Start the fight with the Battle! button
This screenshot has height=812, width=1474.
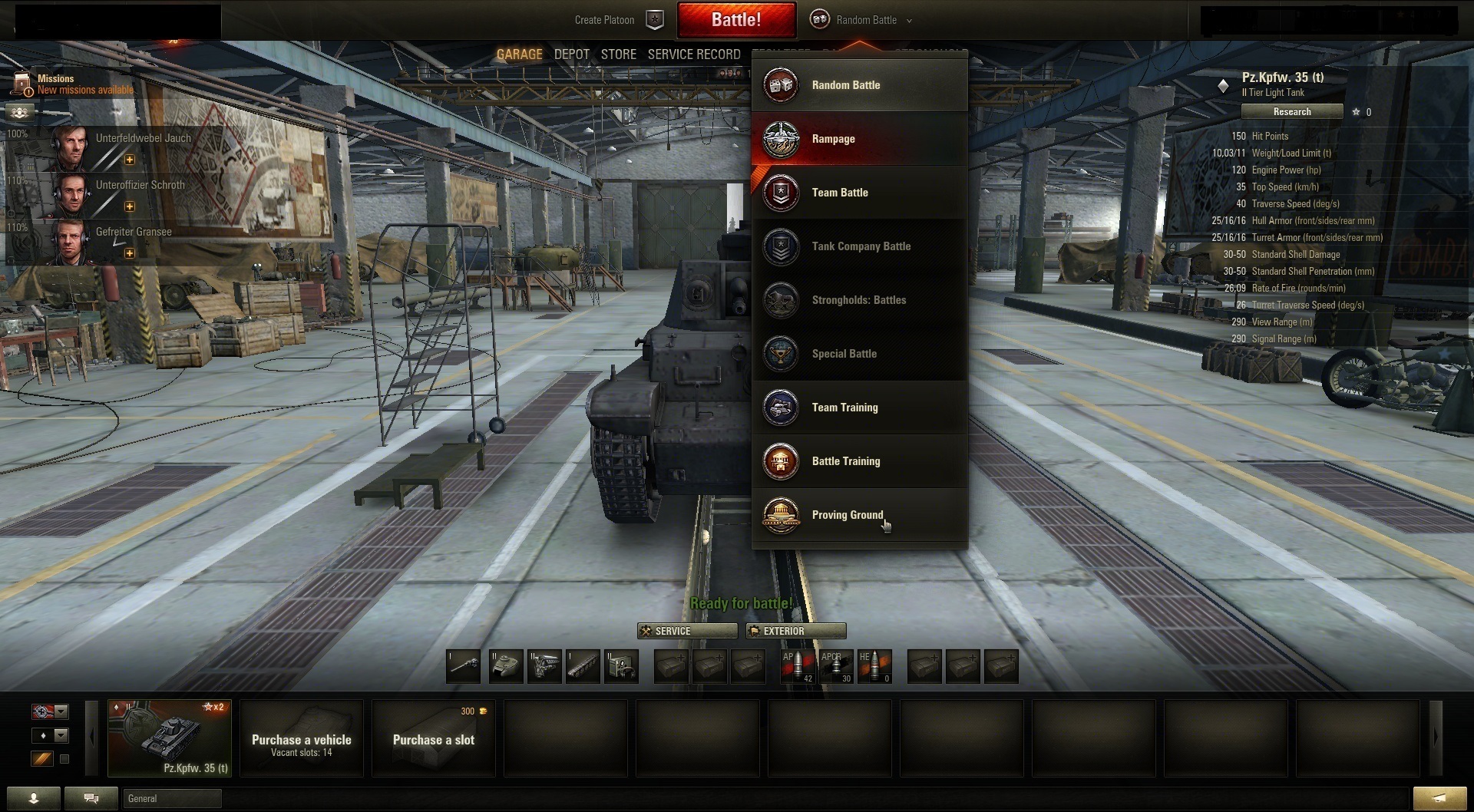[x=735, y=20]
